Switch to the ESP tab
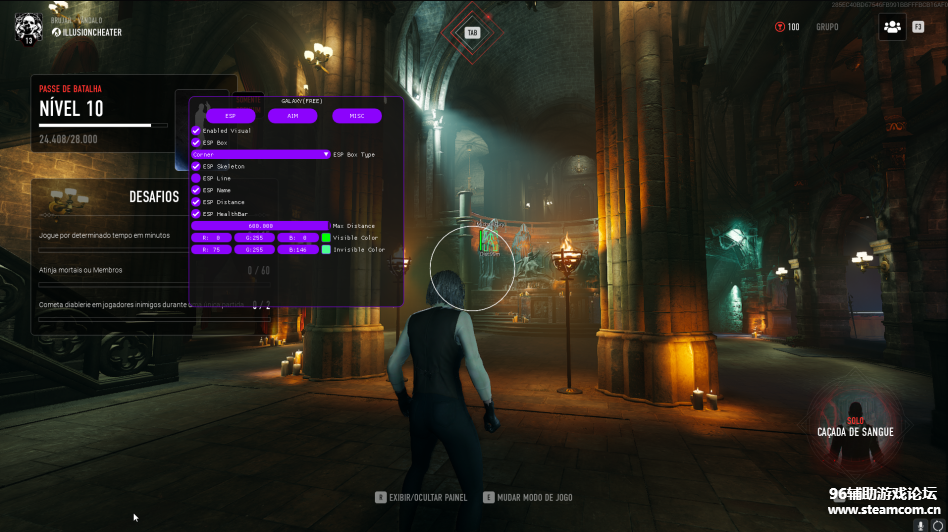This screenshot has width=948, height=532. [231, 116]
